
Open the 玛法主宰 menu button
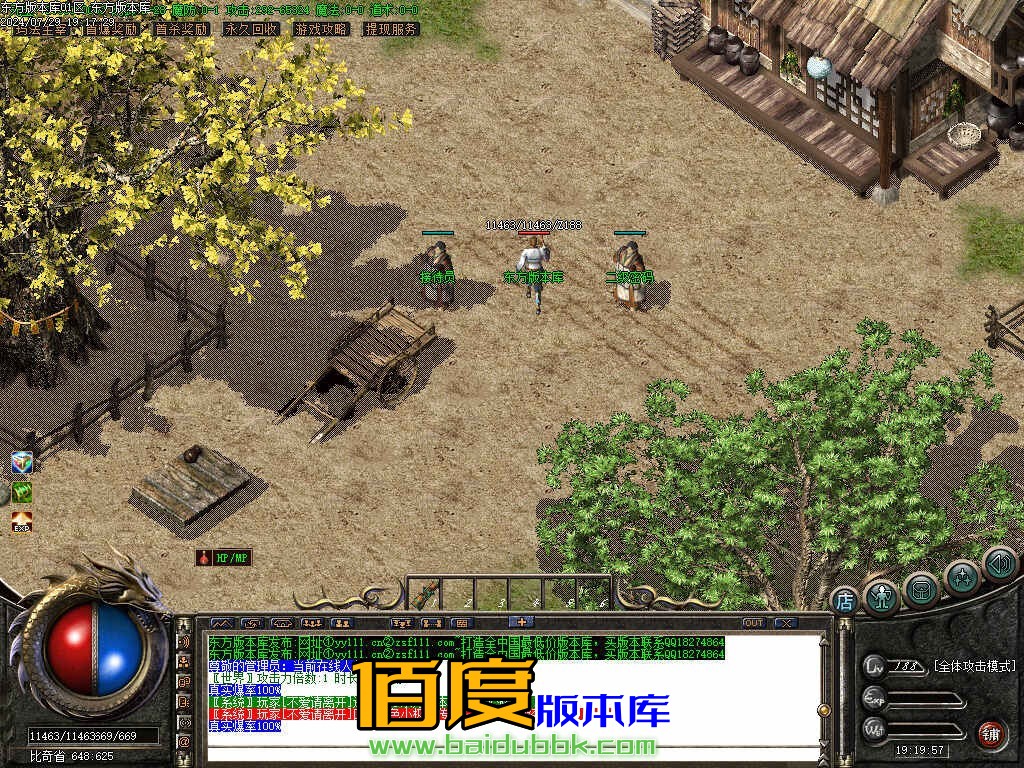tap(42, 30)
